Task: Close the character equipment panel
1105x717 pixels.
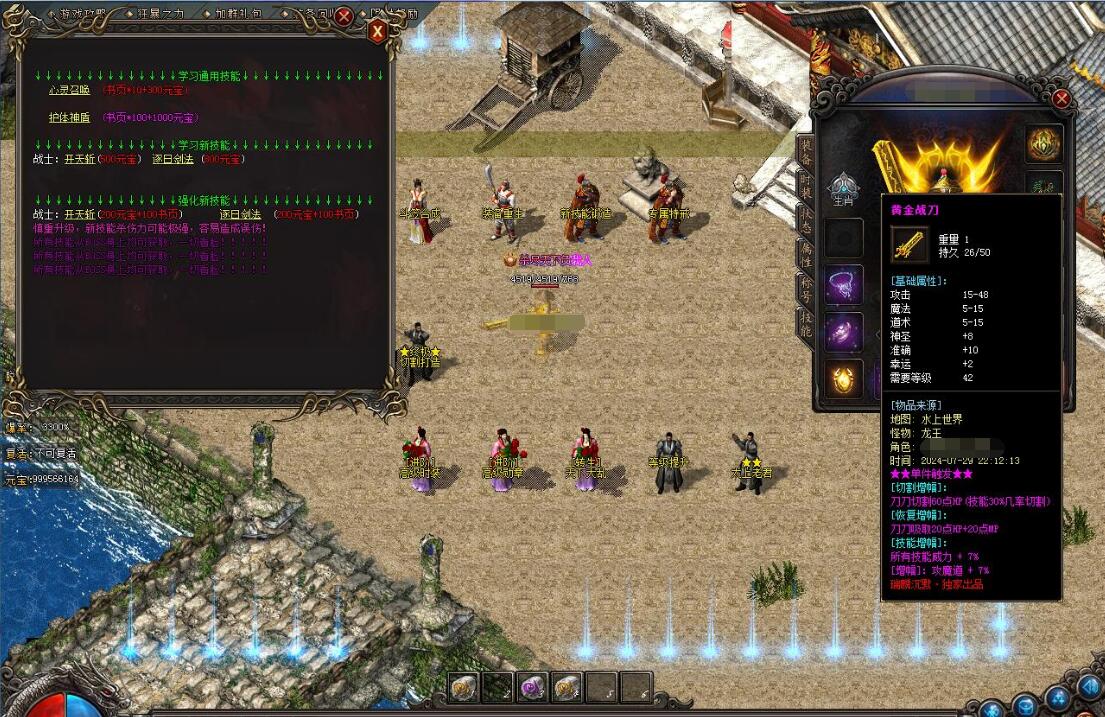Action: coord(1061,98)
